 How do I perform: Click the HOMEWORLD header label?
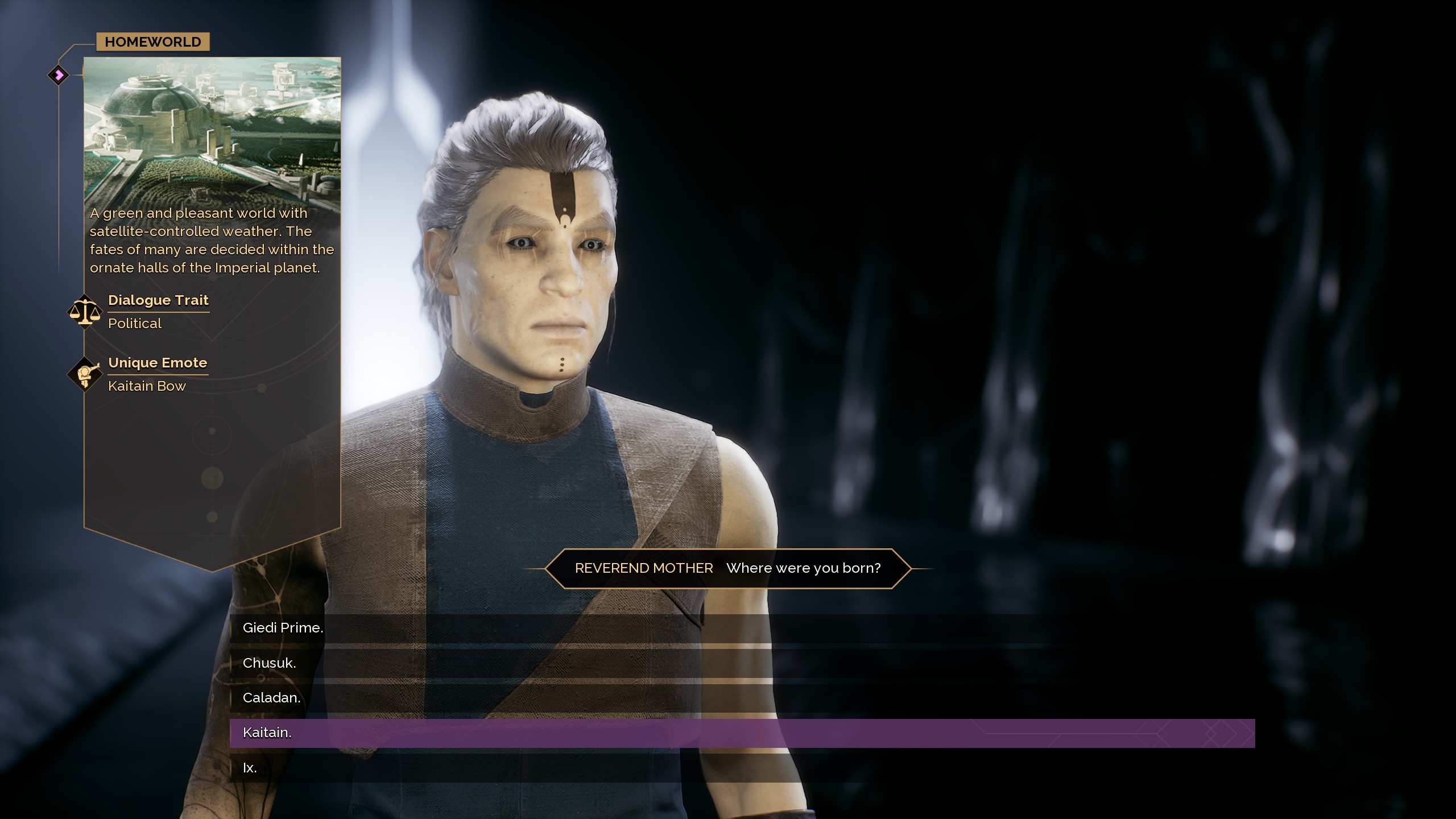152,42
